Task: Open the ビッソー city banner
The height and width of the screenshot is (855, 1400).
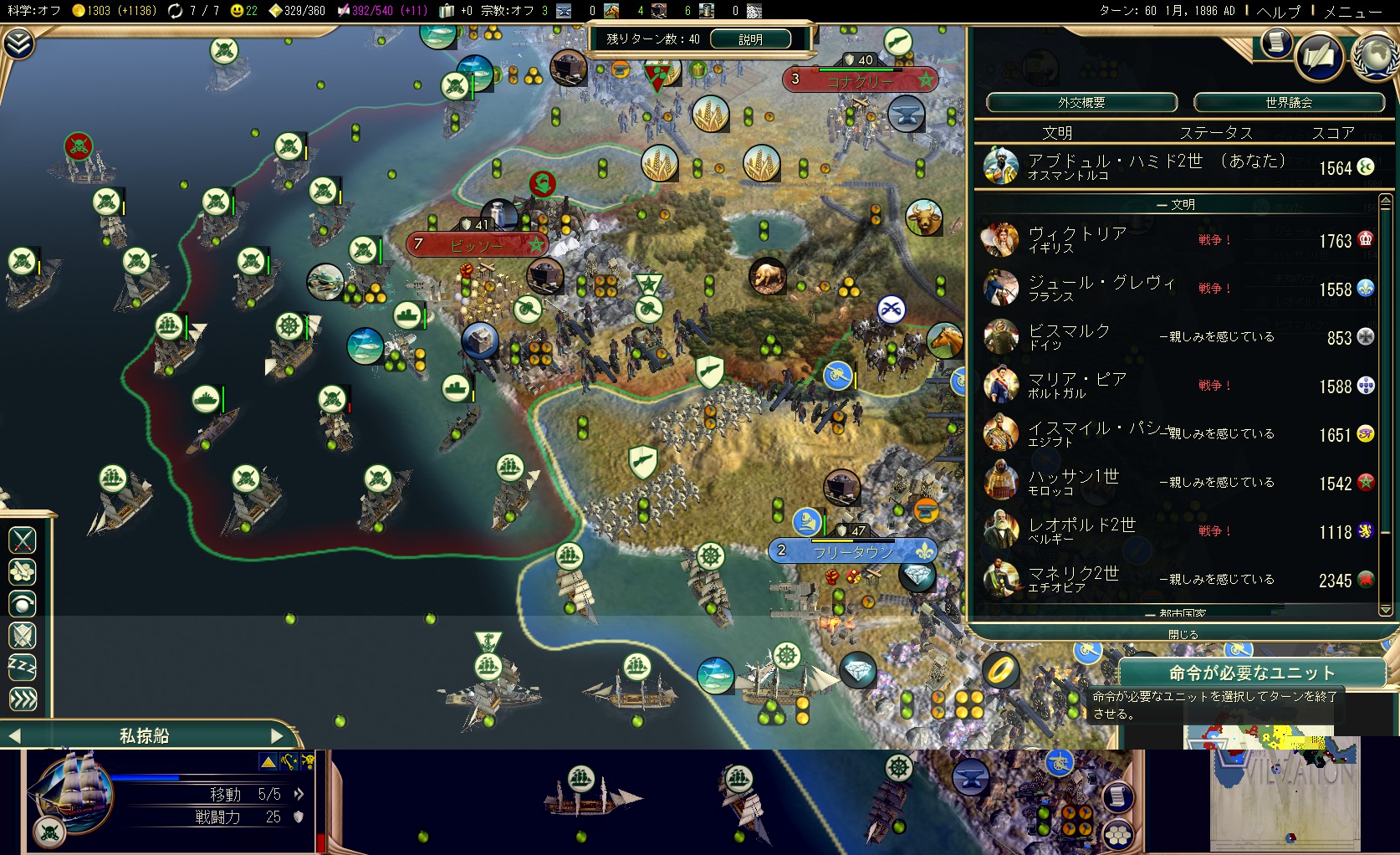Action: pyautogui.click(x=477, y=245)
